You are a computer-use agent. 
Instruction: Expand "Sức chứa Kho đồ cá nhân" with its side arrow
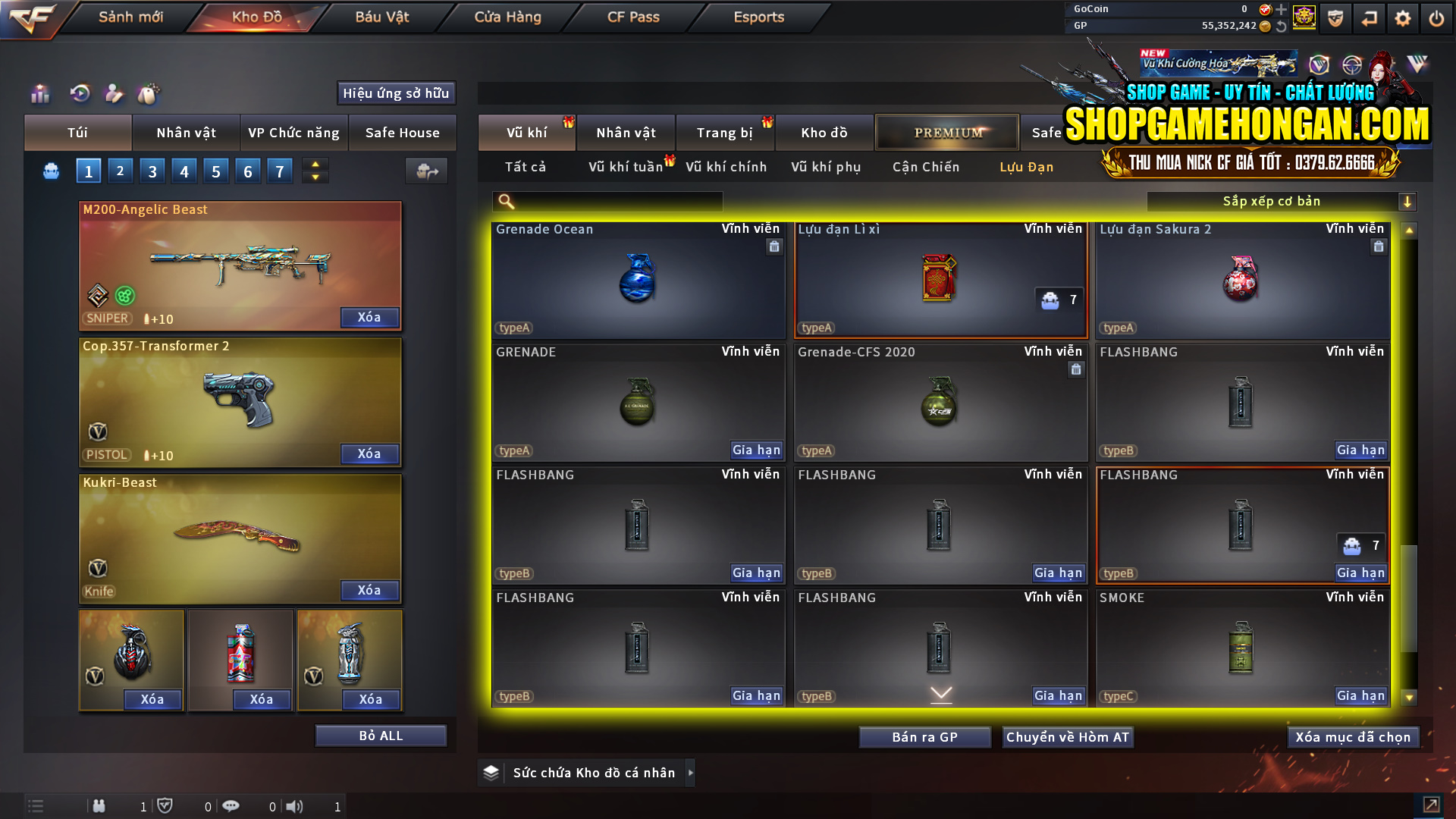pyautogui.click(x=691, y=772)
